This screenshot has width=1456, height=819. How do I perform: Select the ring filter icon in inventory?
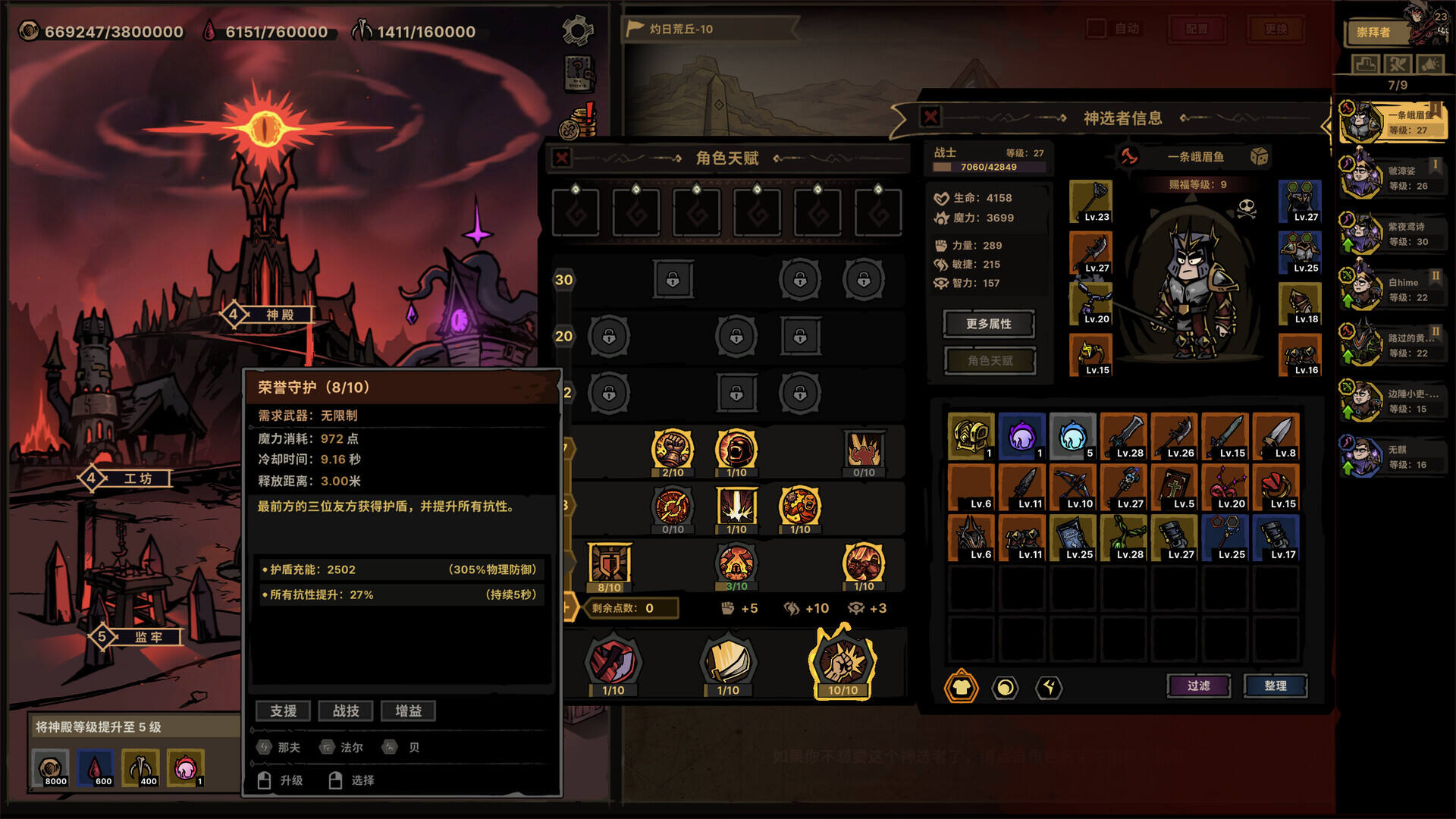pos(1005,689)
